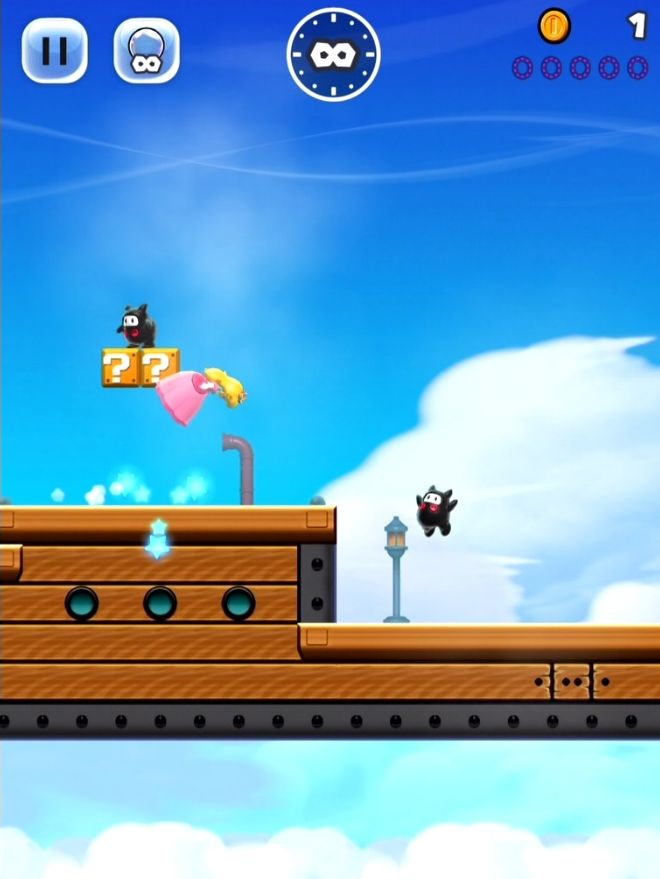Use the bubble retry button
This screenshot has width=660, height=879.
pos(146,50)
